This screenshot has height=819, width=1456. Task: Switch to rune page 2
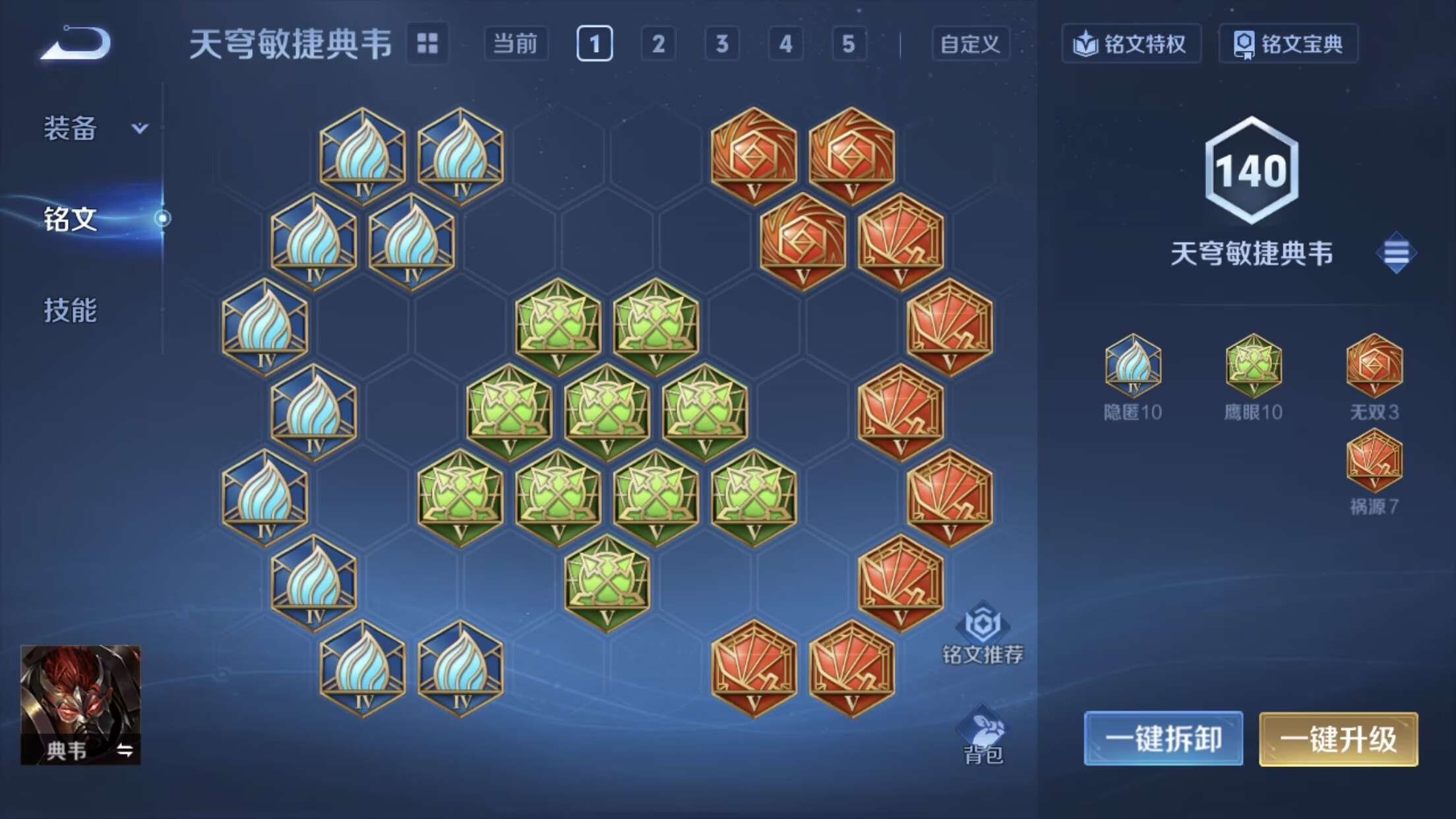pos(657,45)
